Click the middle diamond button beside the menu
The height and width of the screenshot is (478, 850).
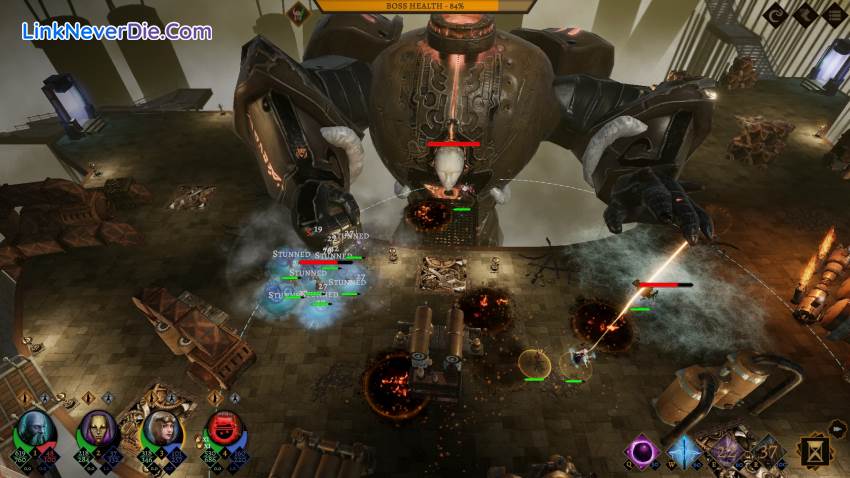click(x=804, y=15)
